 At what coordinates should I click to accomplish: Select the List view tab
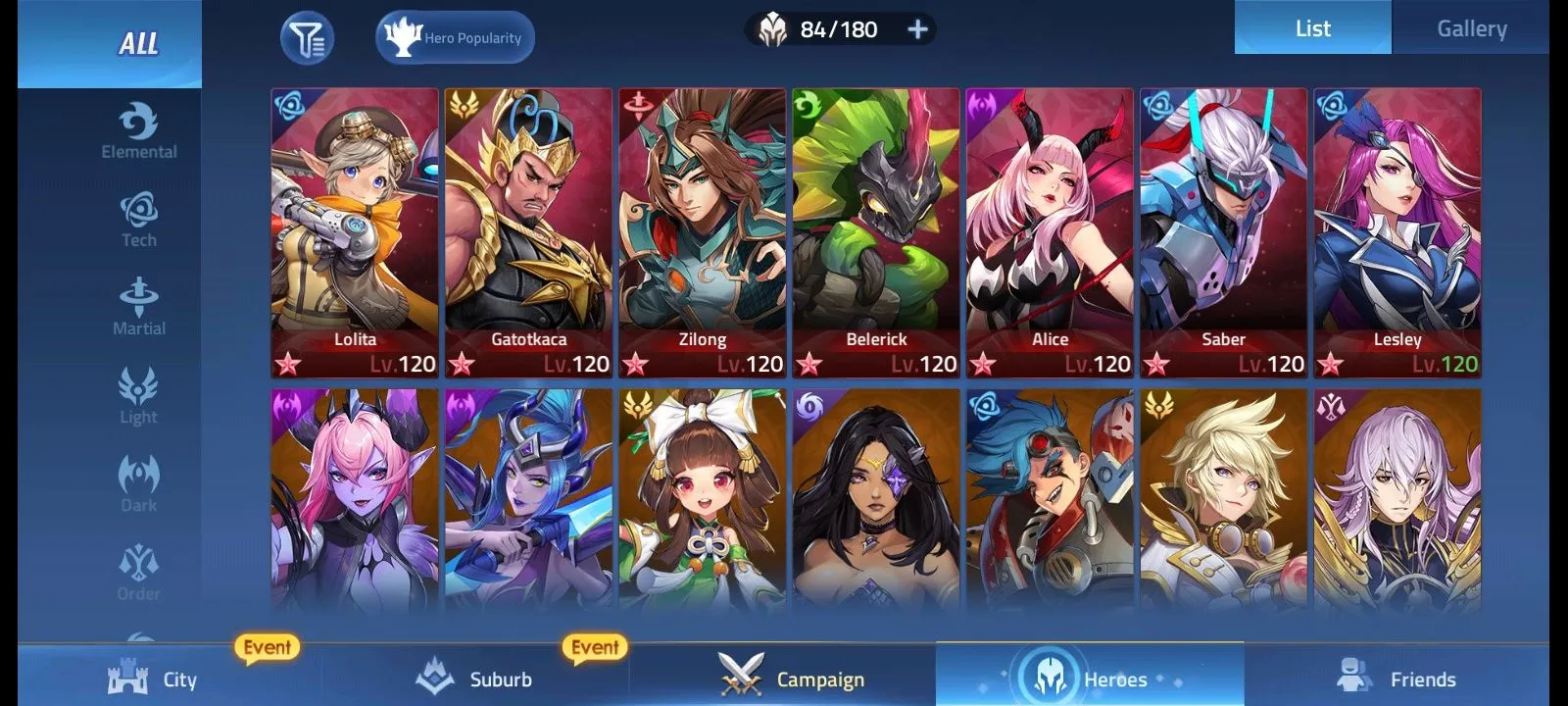(1312, 28)
